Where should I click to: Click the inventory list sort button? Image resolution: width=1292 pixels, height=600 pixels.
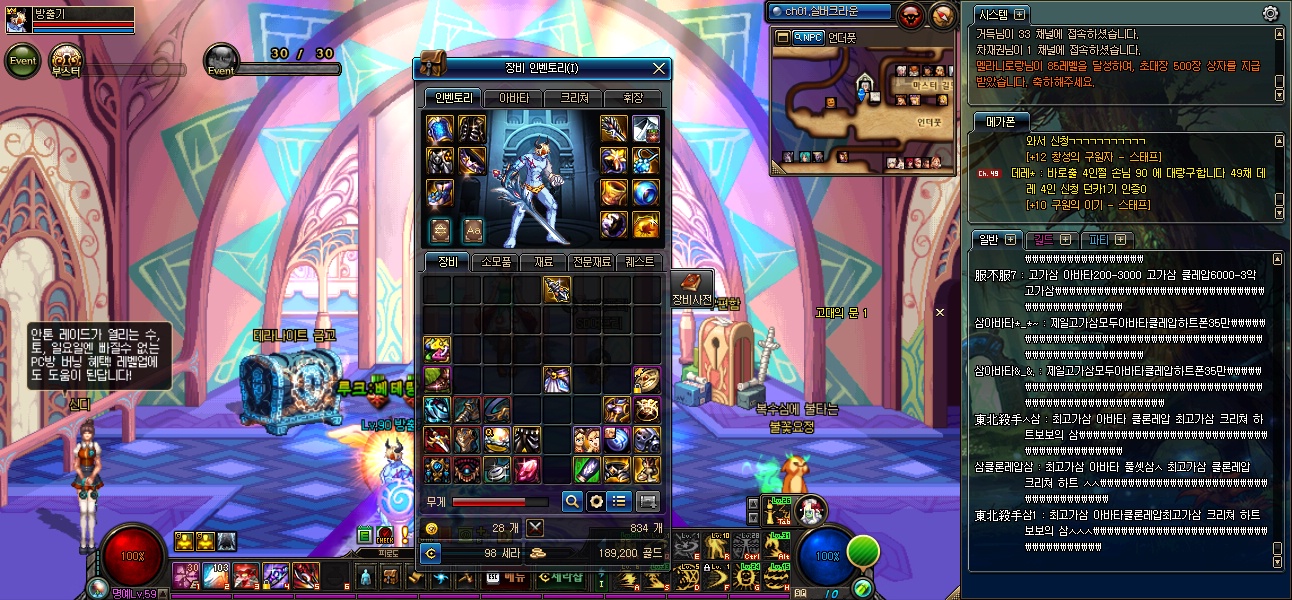coord(620,501)
